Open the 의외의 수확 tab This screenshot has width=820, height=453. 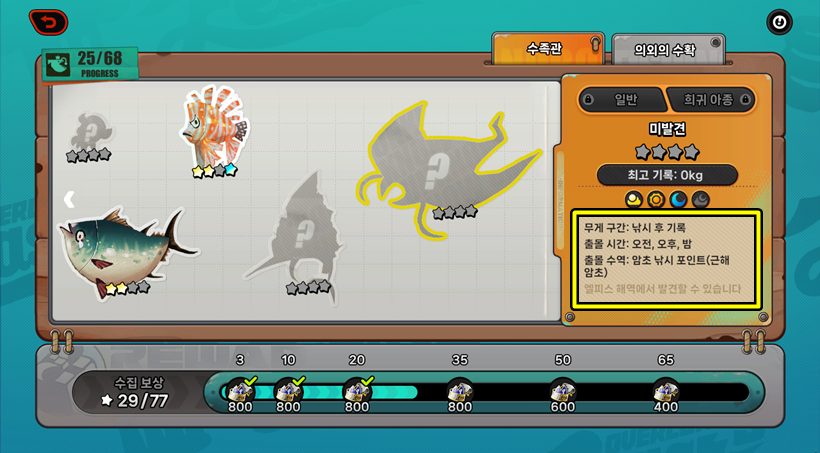(x=667, y=49)
